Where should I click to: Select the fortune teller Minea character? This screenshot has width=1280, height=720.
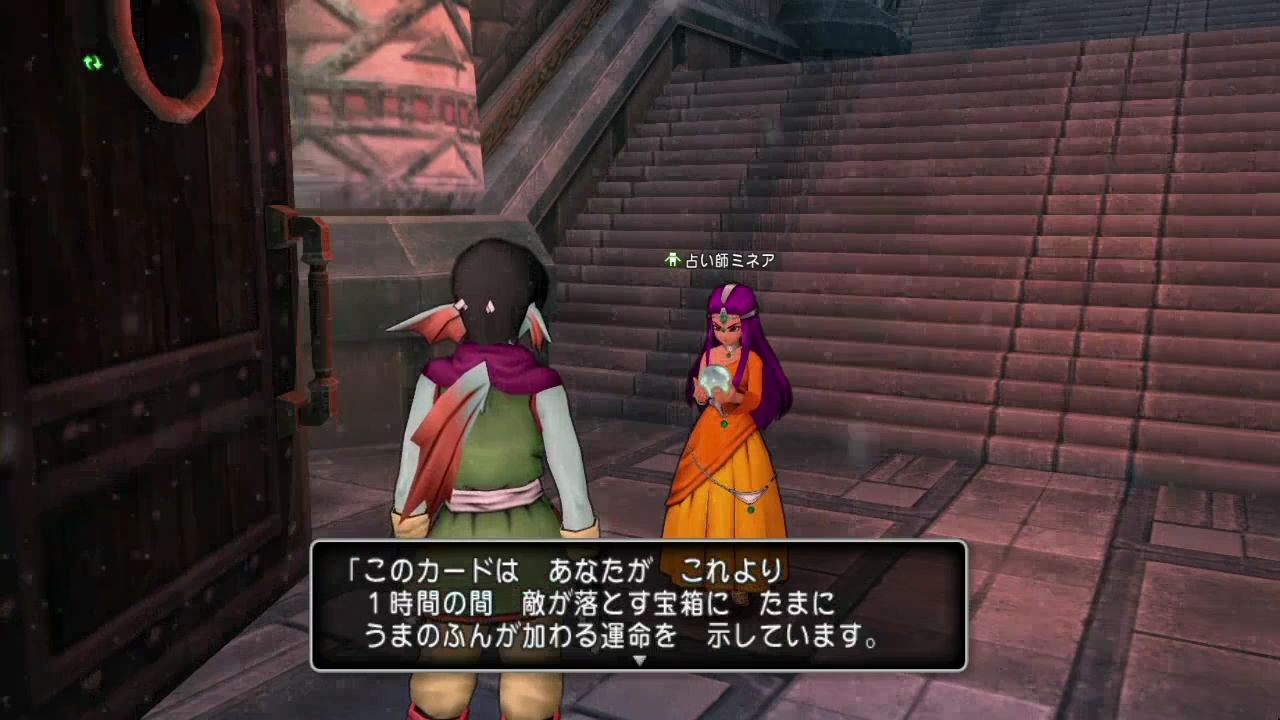(x=725, y=400)
